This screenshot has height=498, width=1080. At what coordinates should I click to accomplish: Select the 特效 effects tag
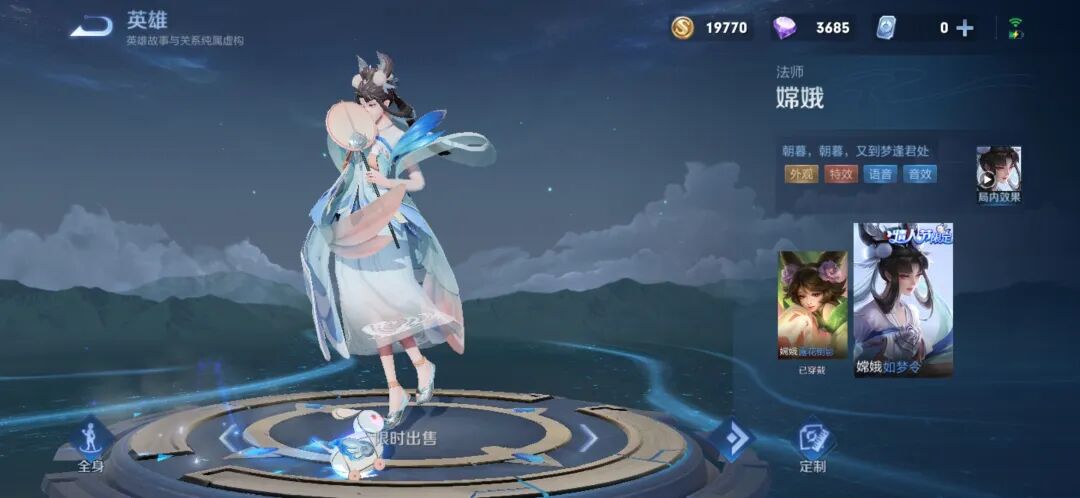[840, 174]
